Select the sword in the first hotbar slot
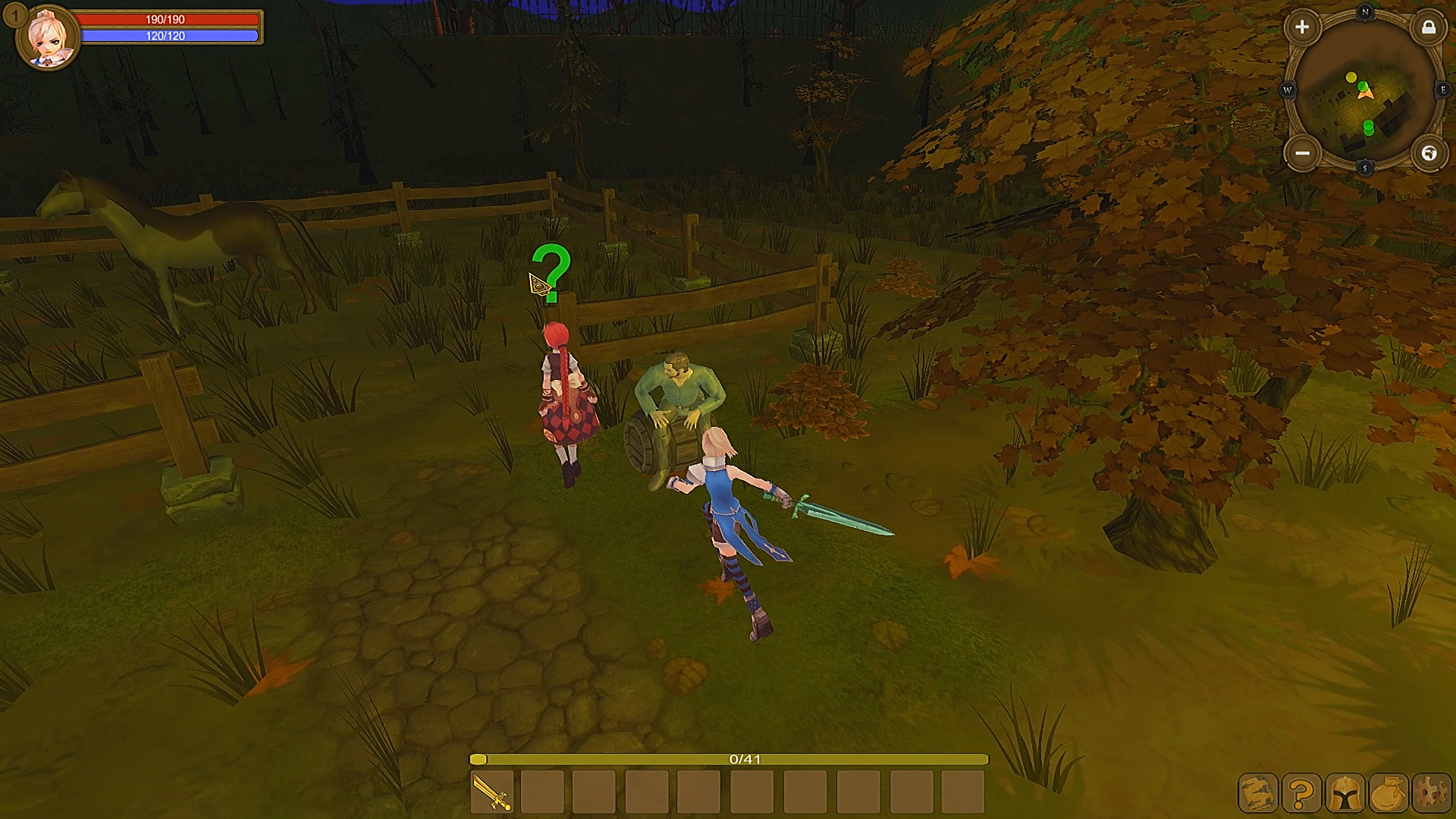The image size is (1456, 819). (491, 793)
